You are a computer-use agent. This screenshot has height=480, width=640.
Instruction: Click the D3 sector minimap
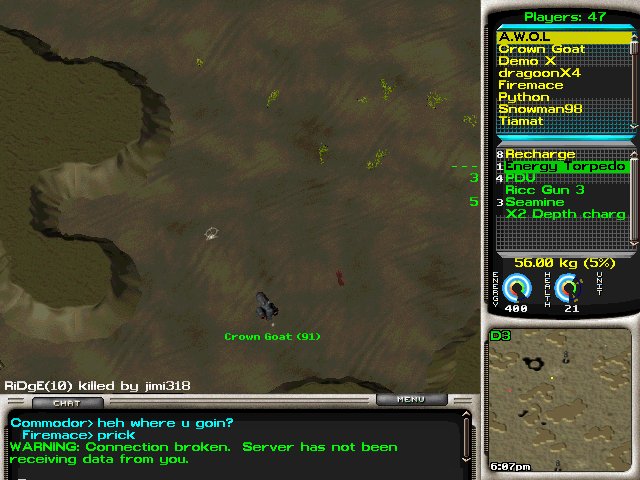(x=559, y=400)
